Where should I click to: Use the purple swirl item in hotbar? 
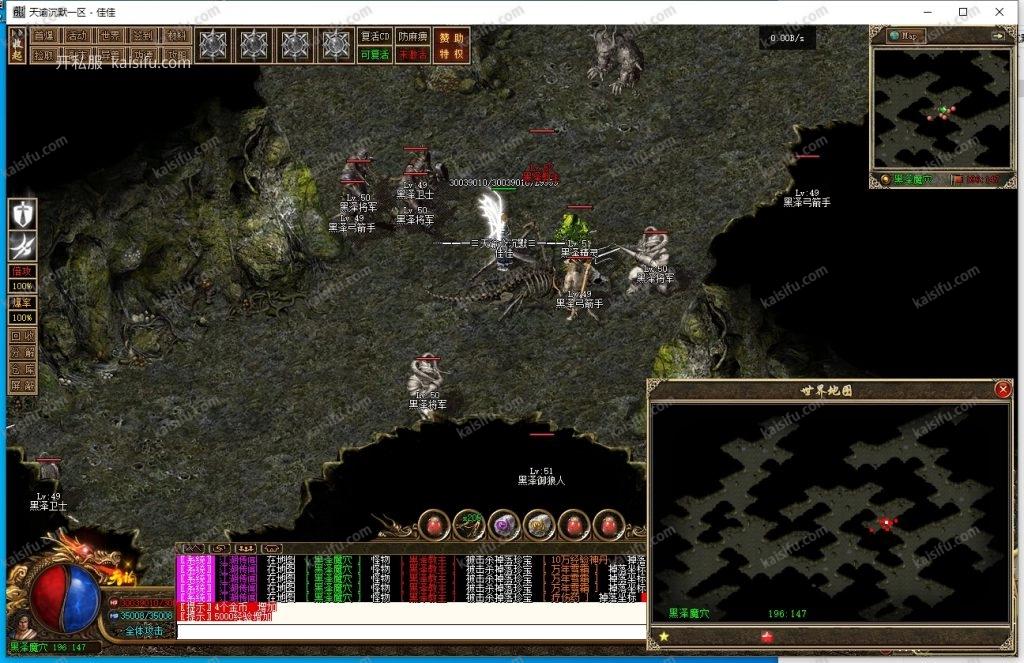coord(504,523)
